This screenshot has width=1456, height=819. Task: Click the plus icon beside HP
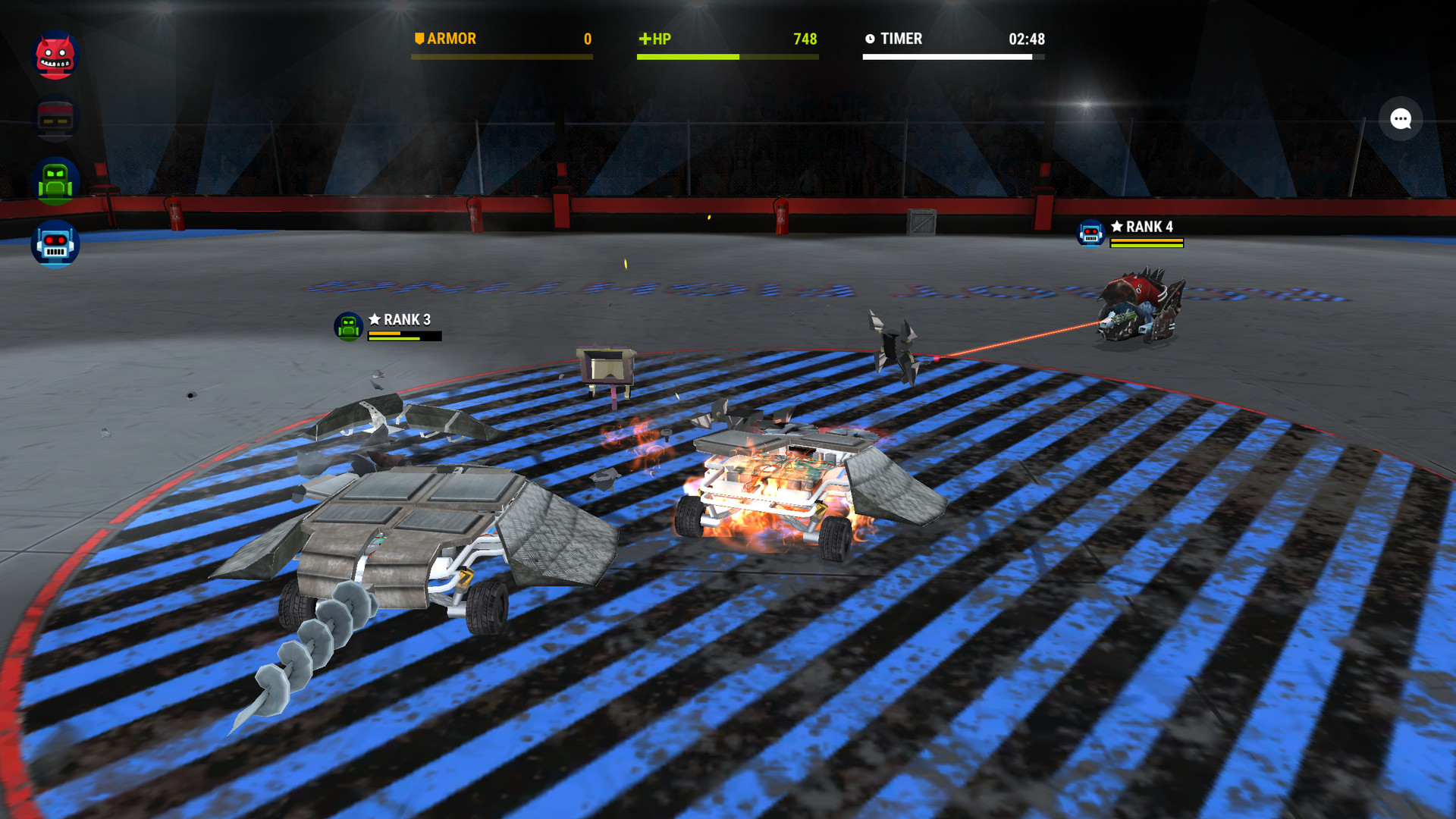[647, 38]
